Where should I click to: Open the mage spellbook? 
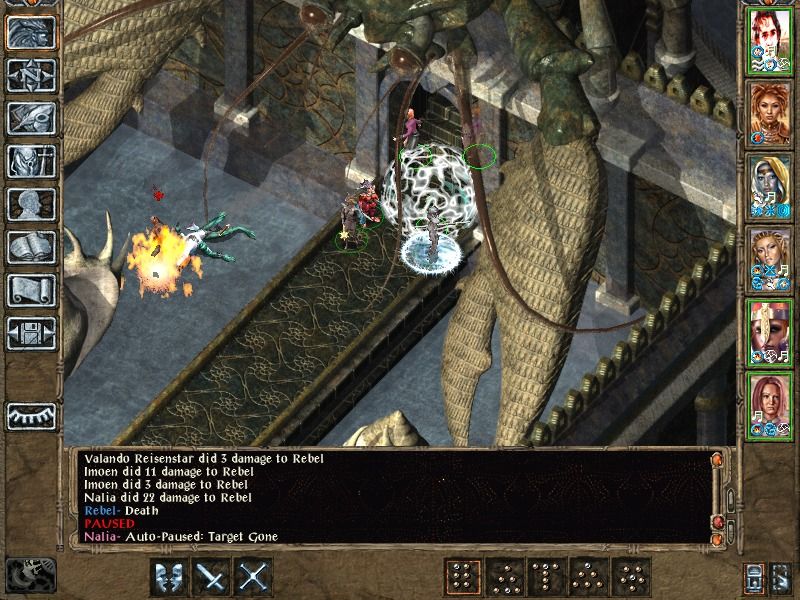tap(30, 247)
